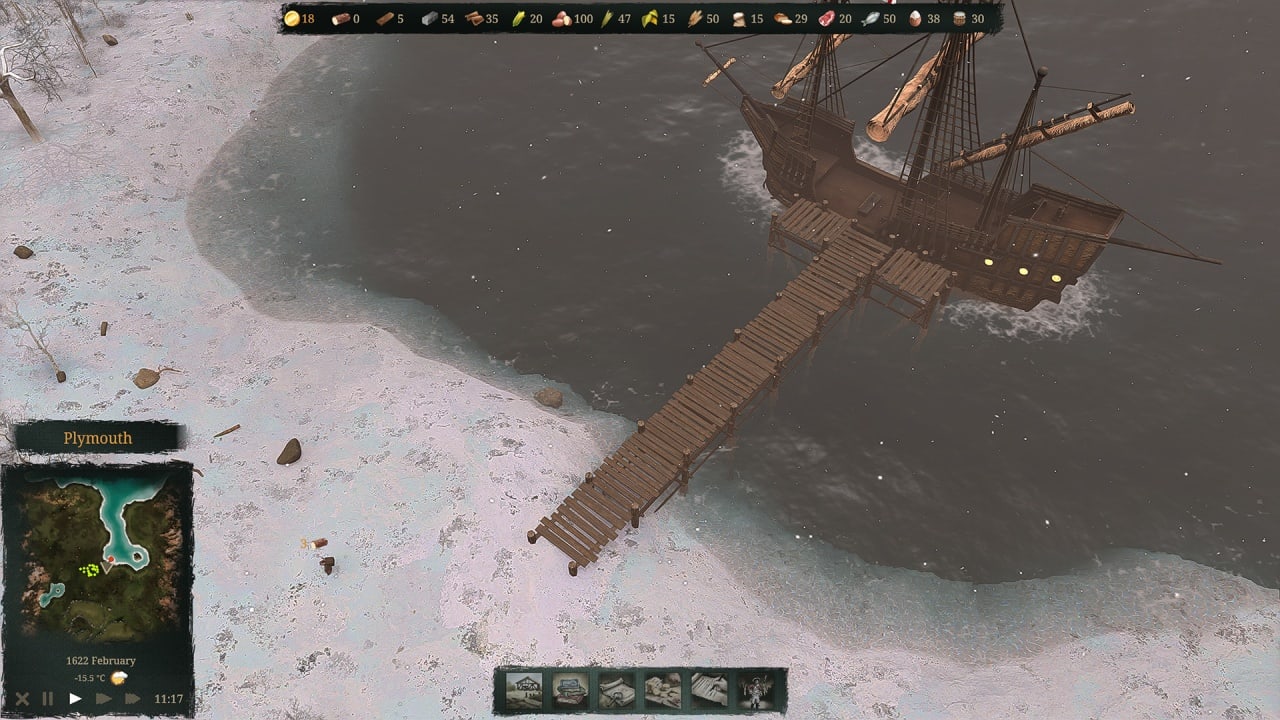
Task: Open the colonist figure panel
Action: pyautogui.click(x=756, y=690)
